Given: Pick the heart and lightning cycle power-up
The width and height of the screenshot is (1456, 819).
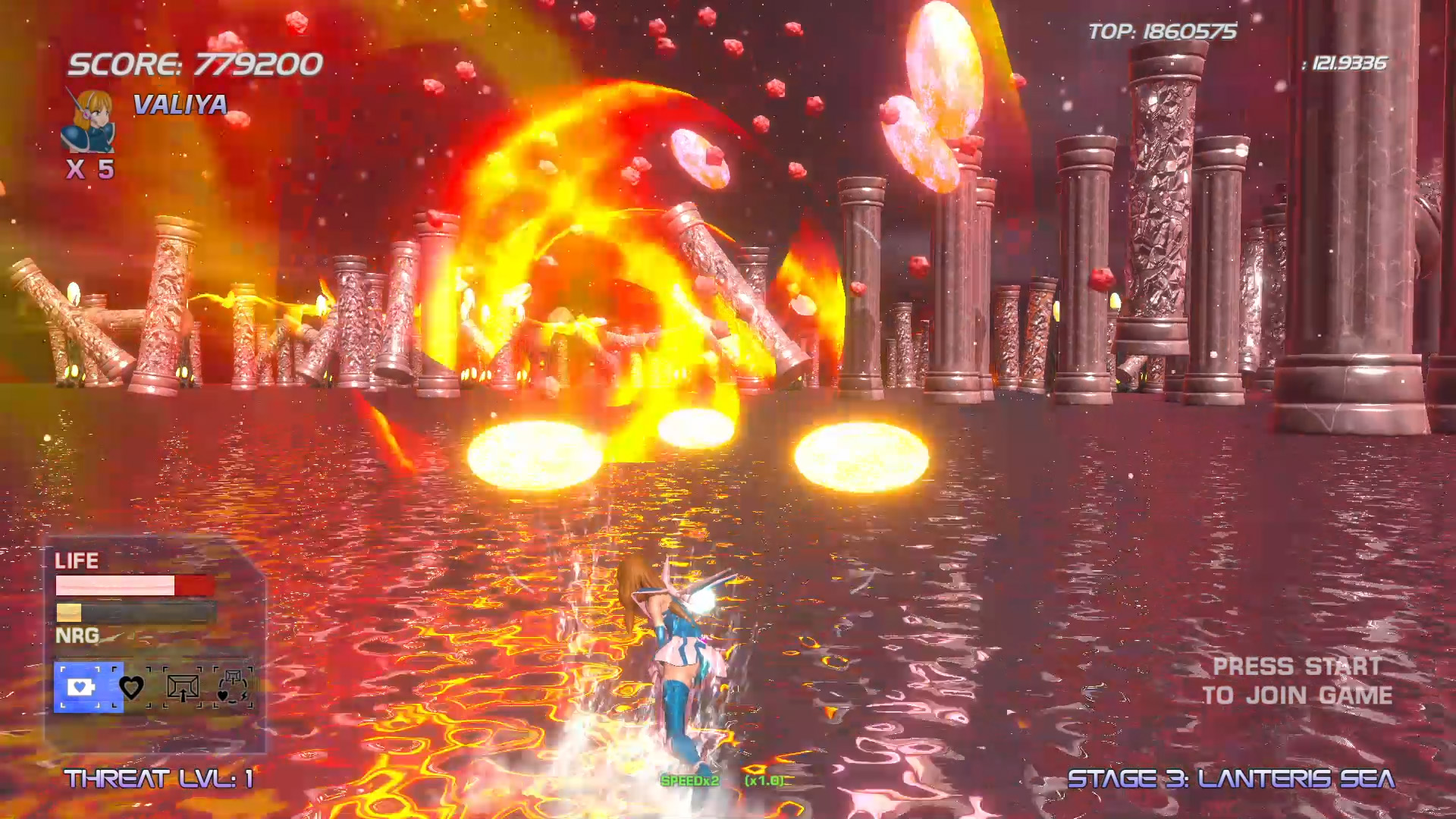Looking at the screenshot, I should pos(233,687).
